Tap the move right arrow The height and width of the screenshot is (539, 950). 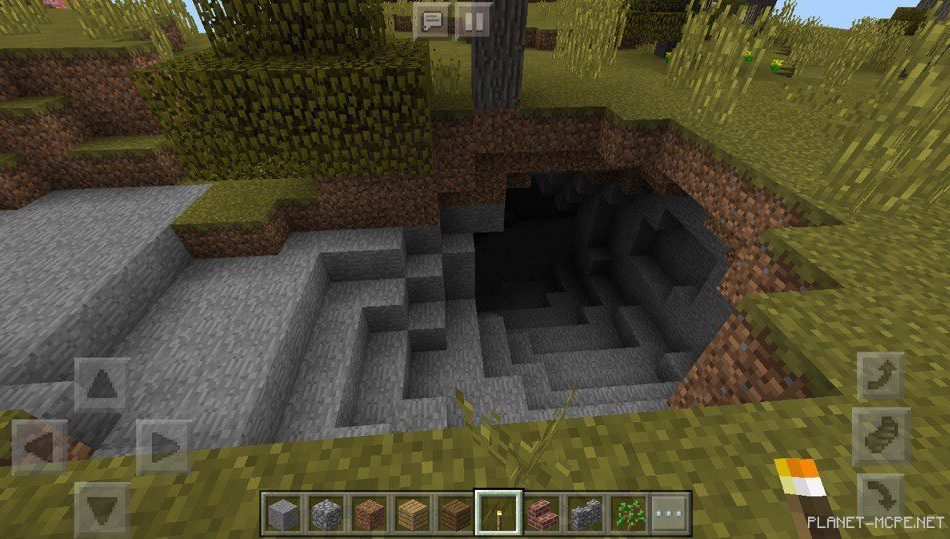(x=163, y=446)
